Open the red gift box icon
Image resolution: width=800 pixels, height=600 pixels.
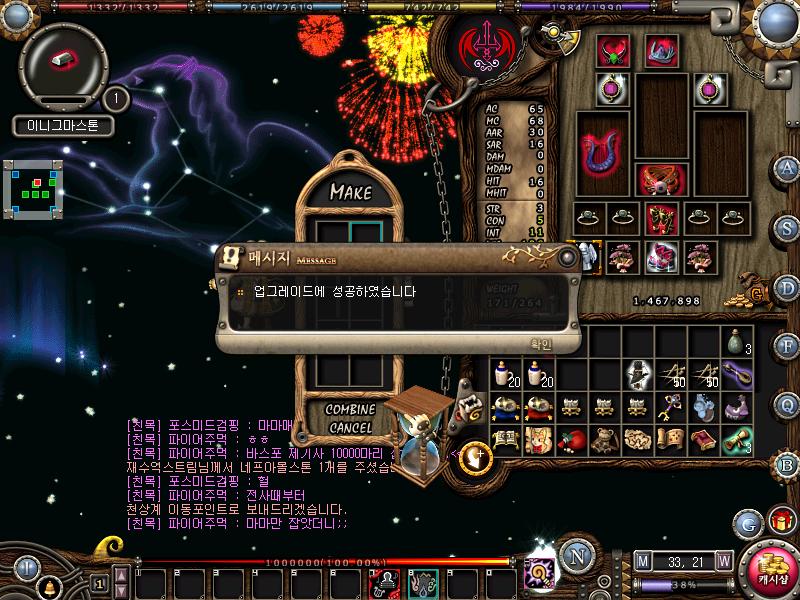point(781,521)
